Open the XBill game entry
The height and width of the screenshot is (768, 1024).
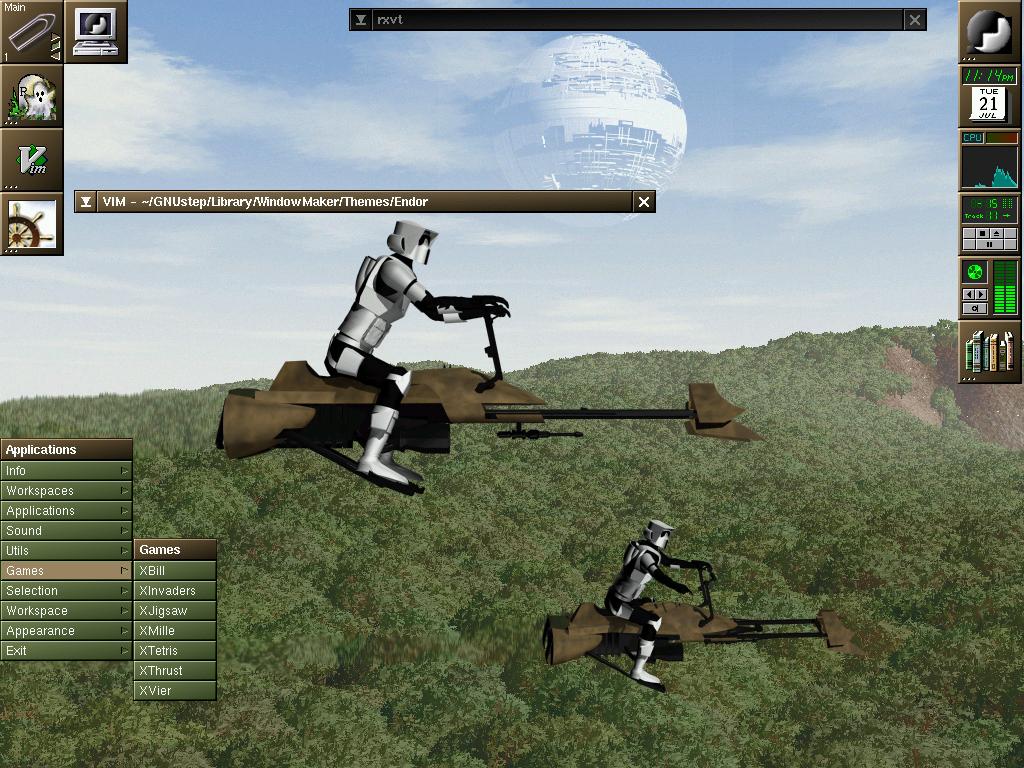tap(175, 571)
